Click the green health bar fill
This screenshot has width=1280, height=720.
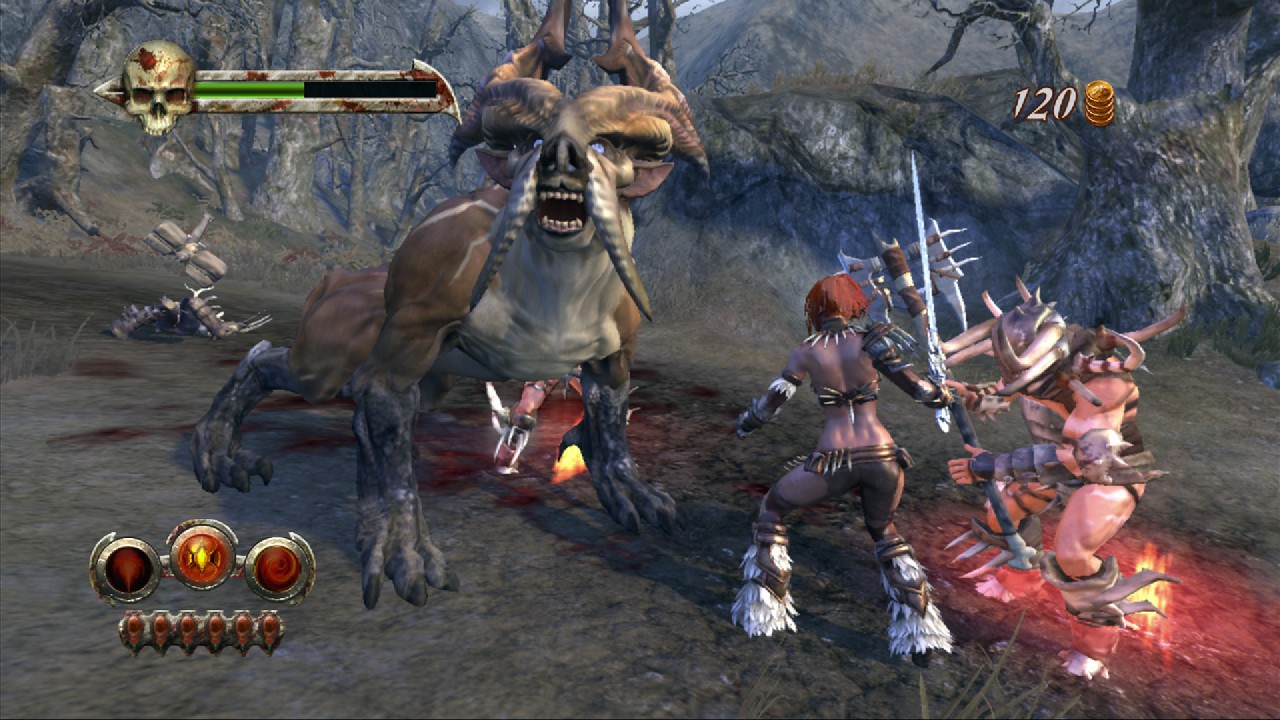[250, 88]
